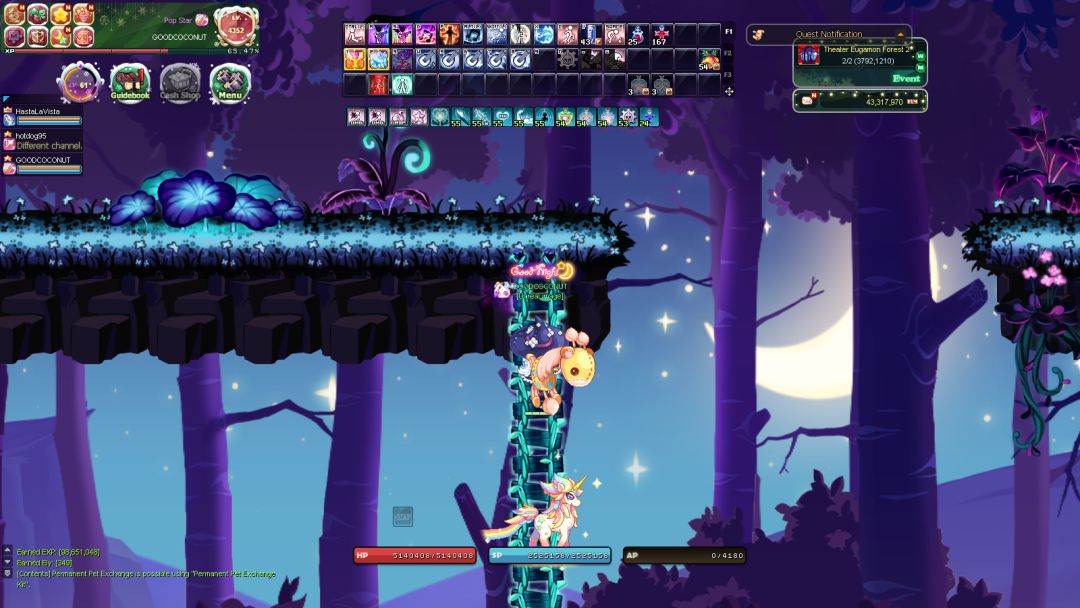Image resolution: width=1080 pixels, height=608 pixels.
Task: Click the hotbar move crosshair handle
Action: pyautogui.click(x=729, y=91)
